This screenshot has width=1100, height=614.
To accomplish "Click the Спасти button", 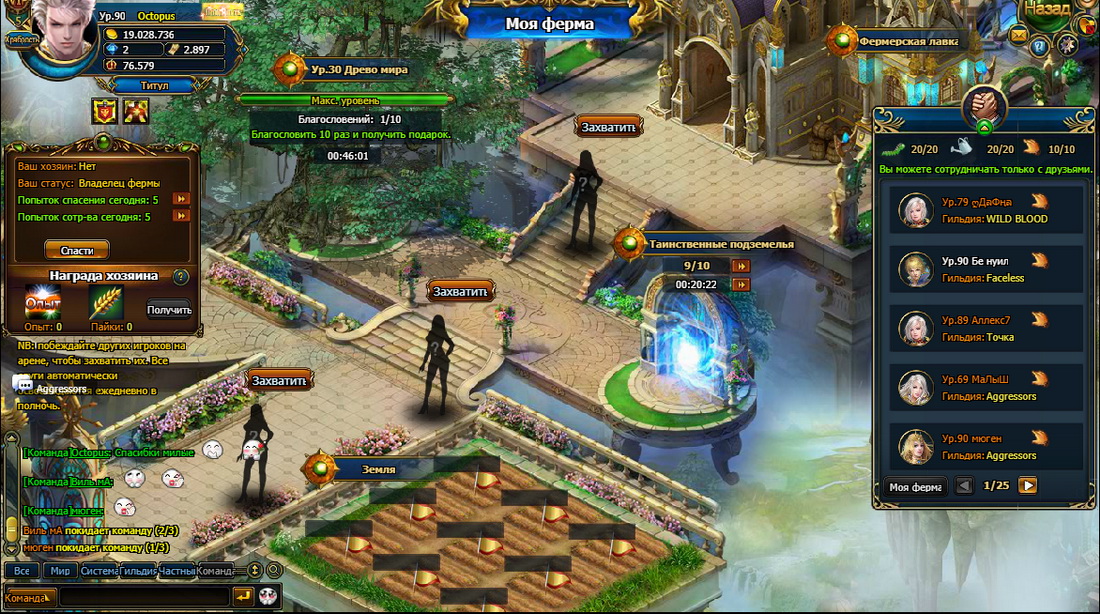I will [77, 250].
